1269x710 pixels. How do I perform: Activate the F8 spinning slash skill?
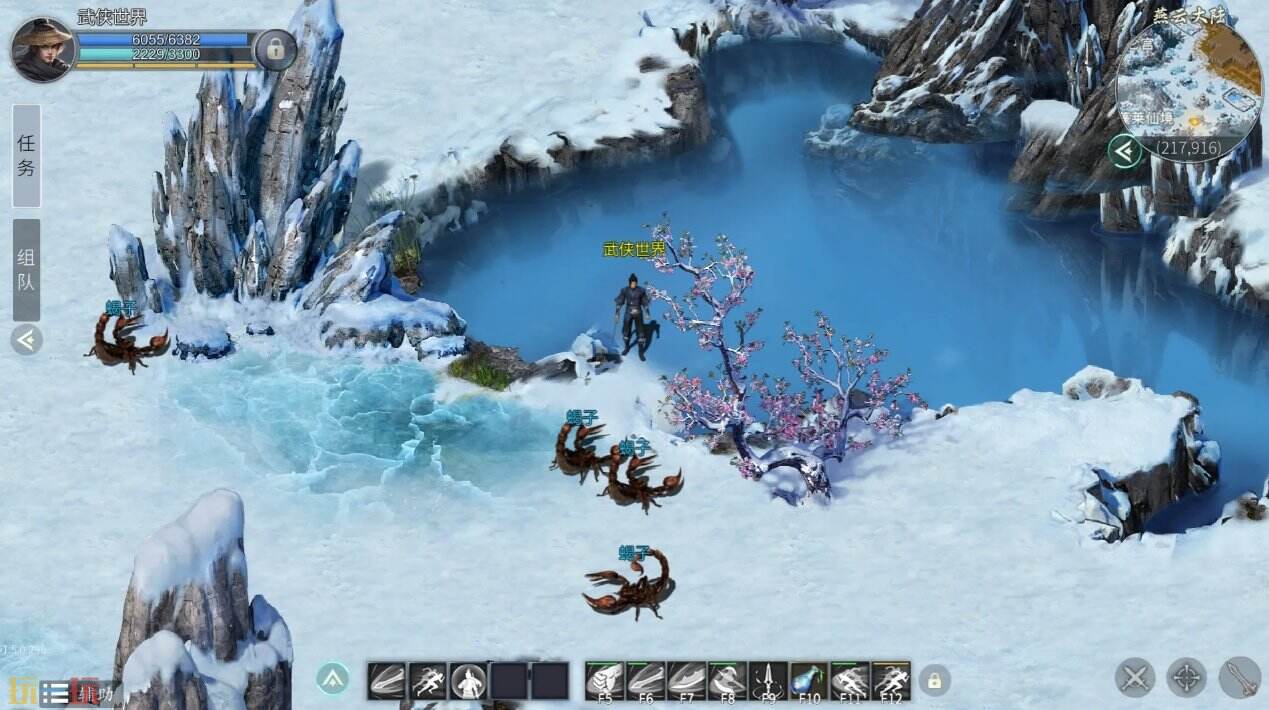pos(727,681)
